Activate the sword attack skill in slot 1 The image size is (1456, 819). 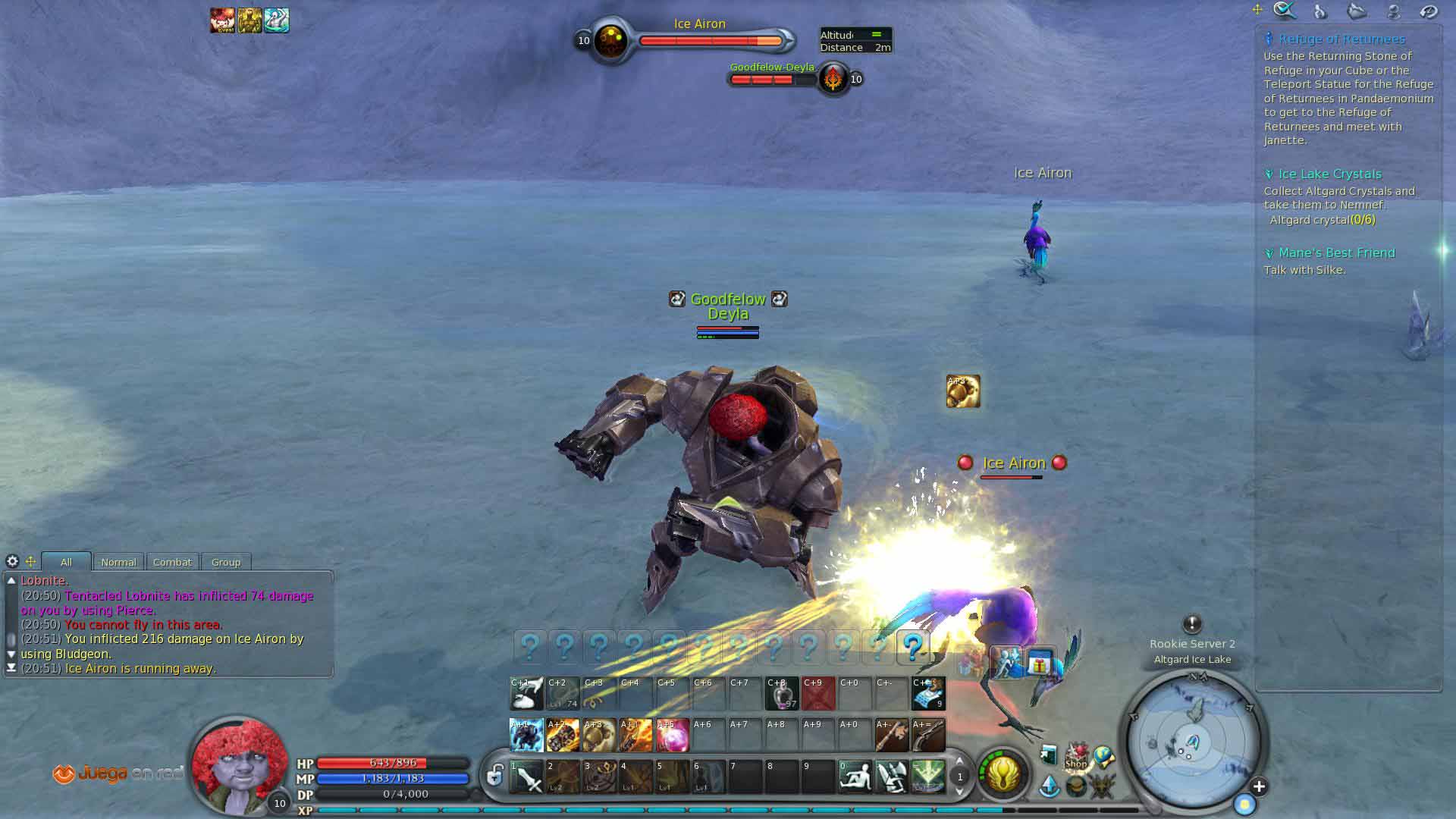pyautogui.click(x=527, y=777)
